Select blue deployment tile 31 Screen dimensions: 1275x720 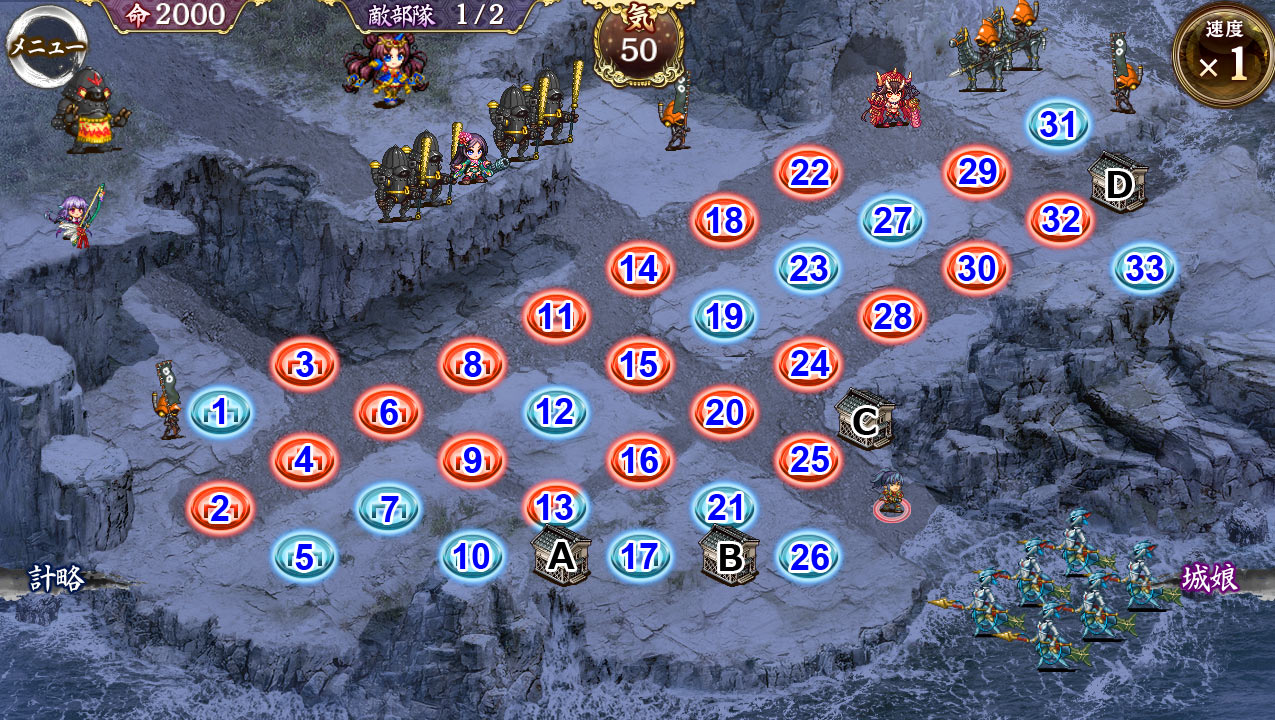click(x=1058, y=125)
